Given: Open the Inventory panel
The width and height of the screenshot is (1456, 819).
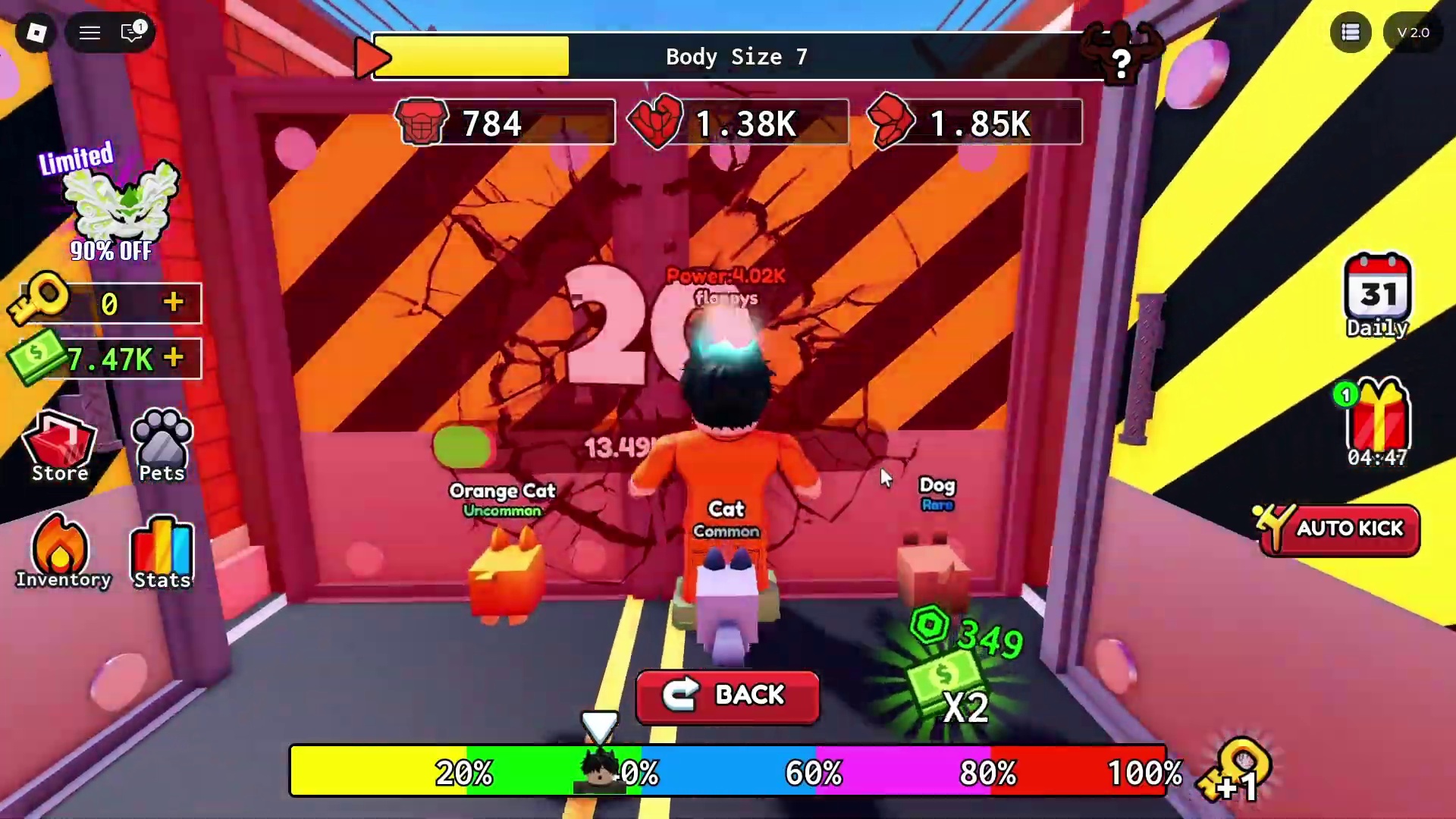Looking at the screenshot, I should click(x=63, y=554).
